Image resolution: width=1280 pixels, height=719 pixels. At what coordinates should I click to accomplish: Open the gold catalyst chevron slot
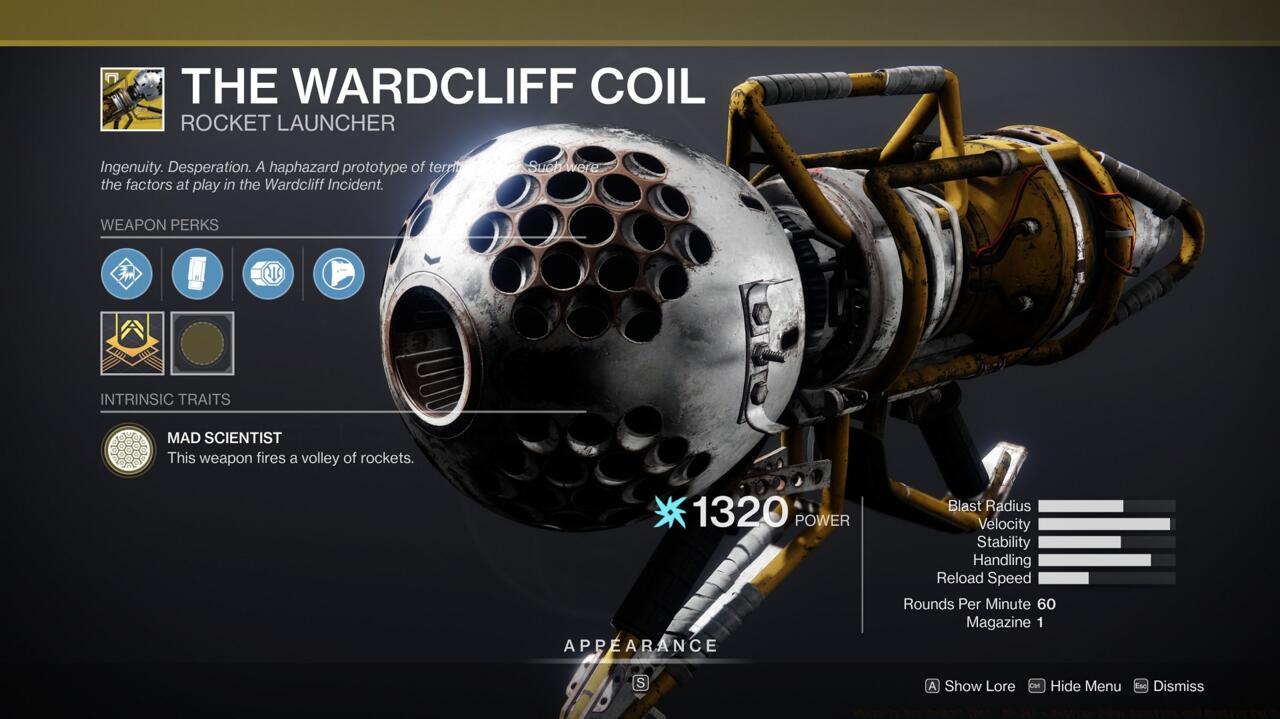132,343
